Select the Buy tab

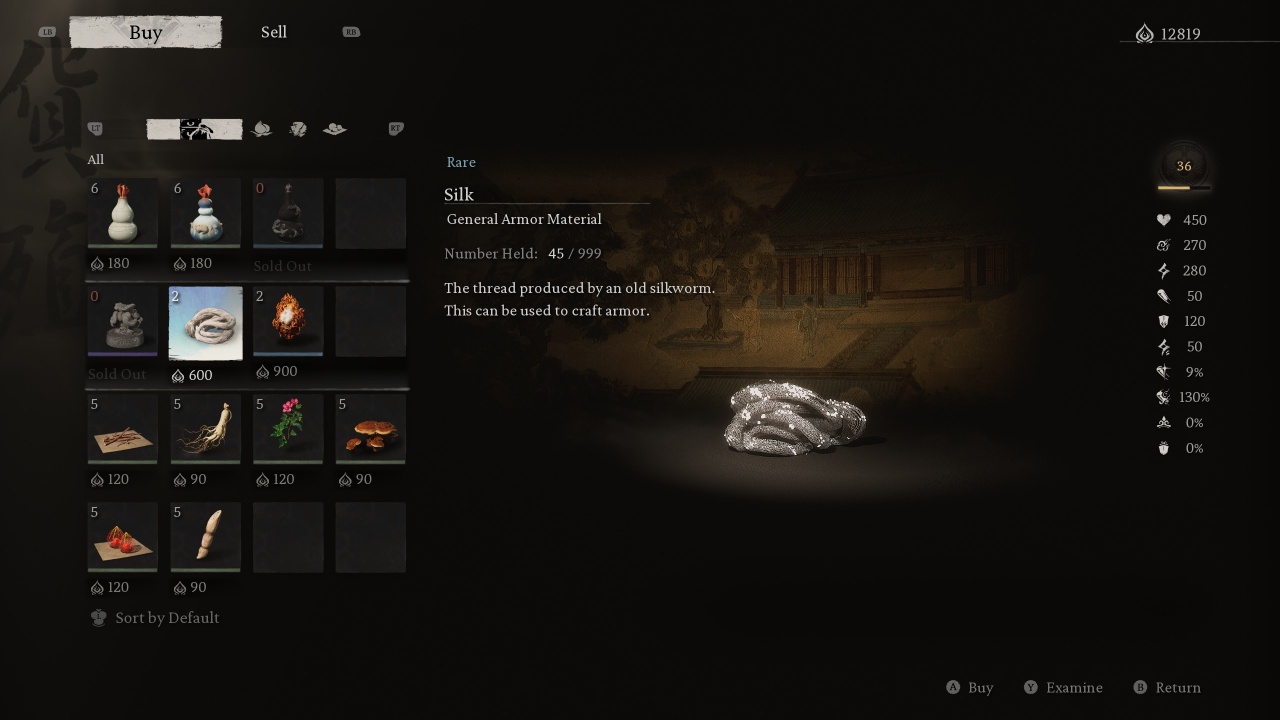tap(146, 32)
